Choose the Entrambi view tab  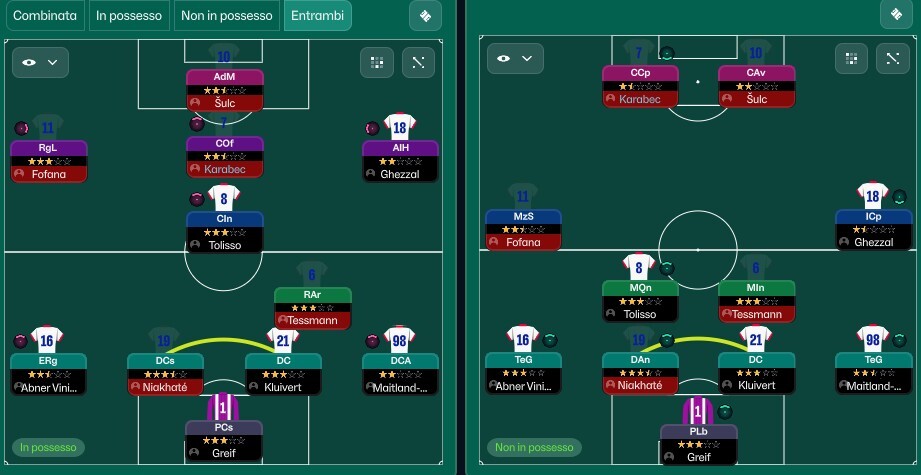pyautogui.click(x=317, y=16)
